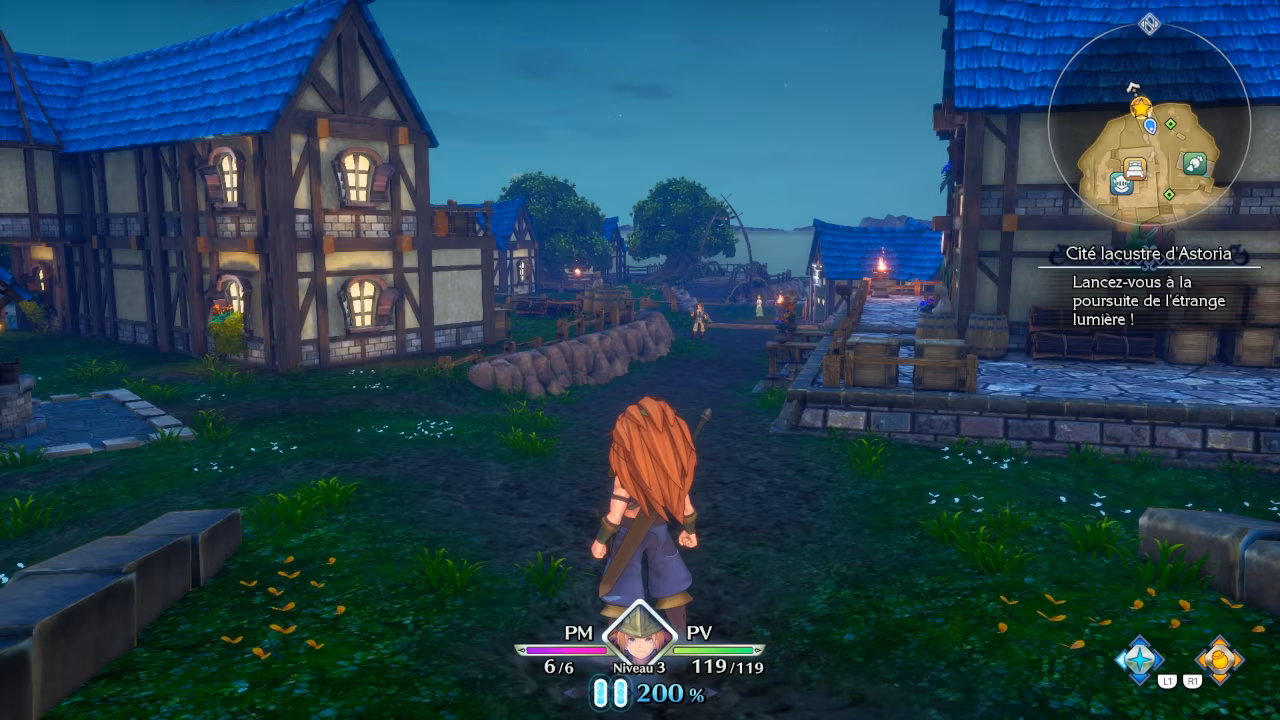Click the gold star objective marker on minimap
1280x720 pixels.
click(x=1140, y=107)
